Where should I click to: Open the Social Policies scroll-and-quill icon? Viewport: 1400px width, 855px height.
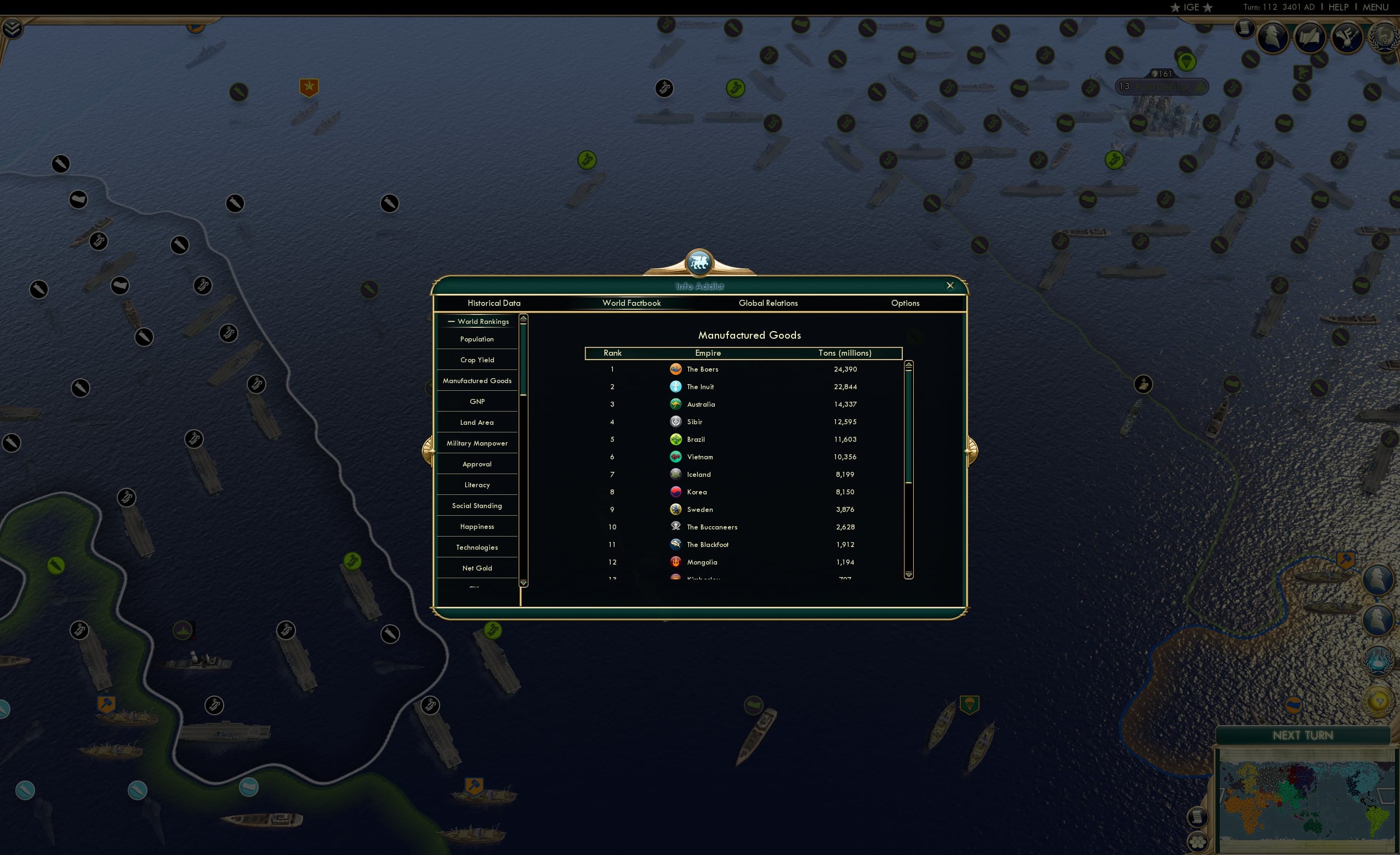[x=1310, y=36]
